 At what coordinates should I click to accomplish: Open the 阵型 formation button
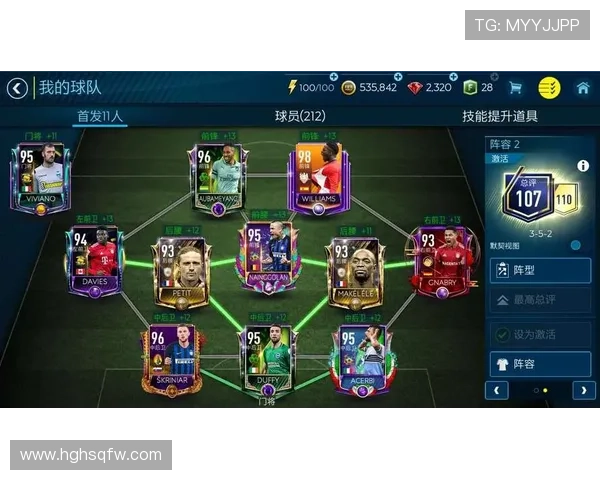click(x=539, y=270)
